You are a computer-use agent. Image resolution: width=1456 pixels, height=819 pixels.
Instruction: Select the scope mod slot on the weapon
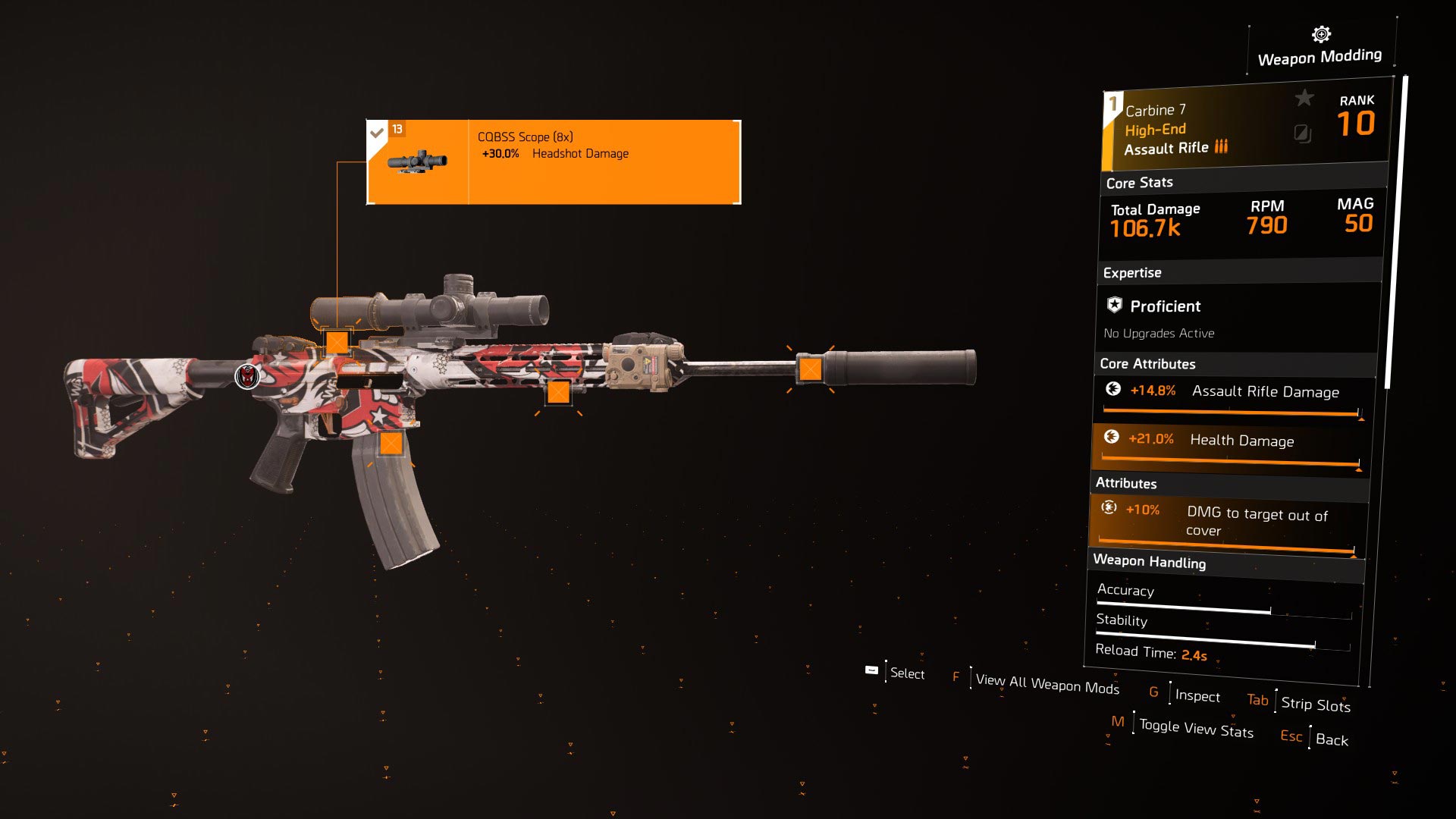pos(339,342)
